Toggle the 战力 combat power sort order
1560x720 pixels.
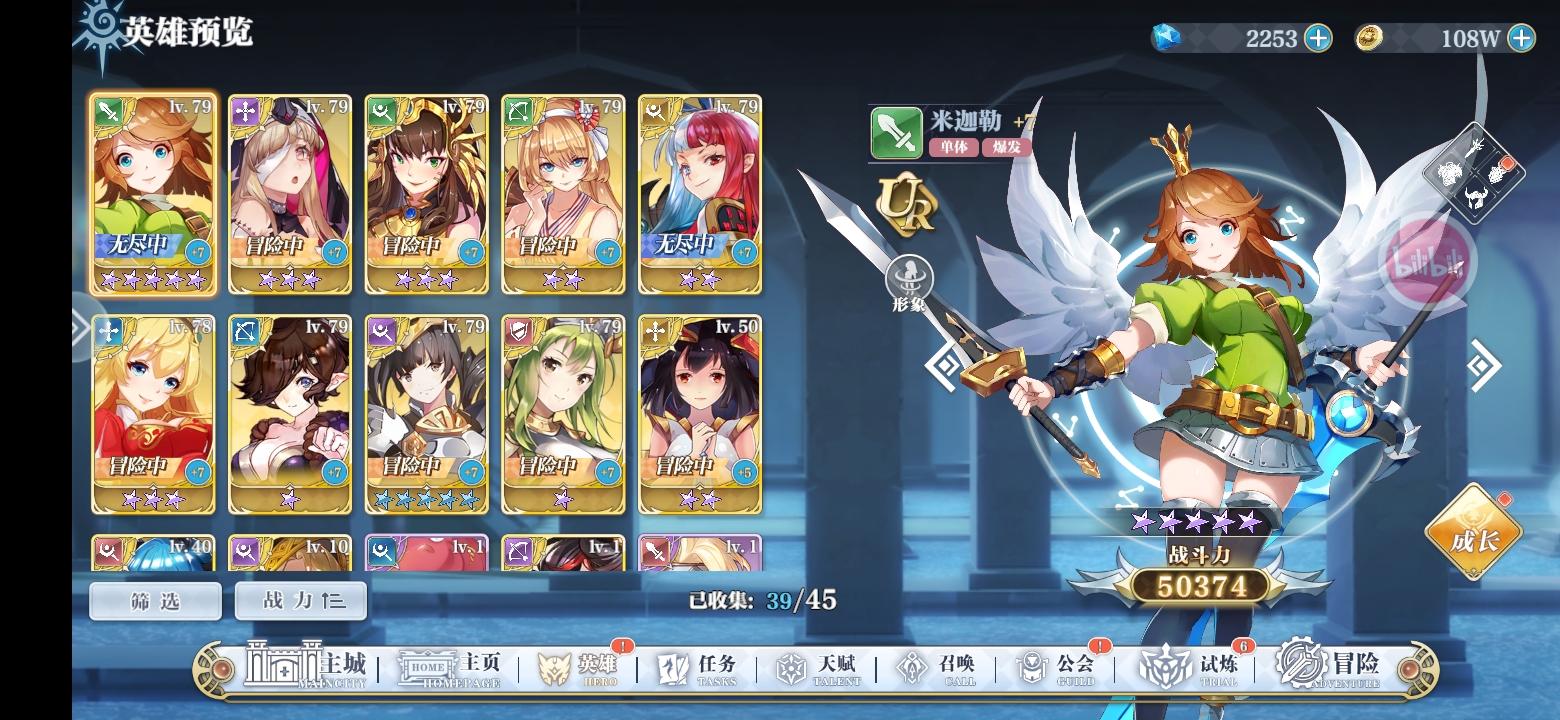(x=299, y=601)
